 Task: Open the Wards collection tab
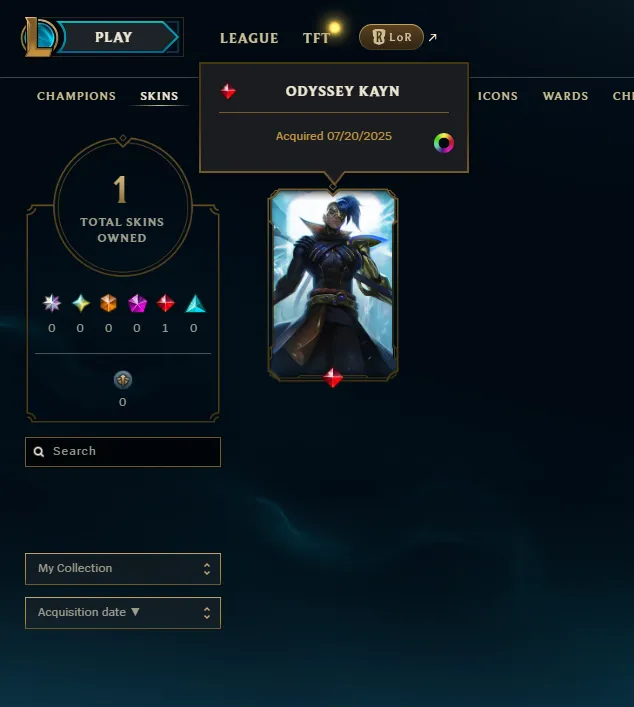pos(565,97)
